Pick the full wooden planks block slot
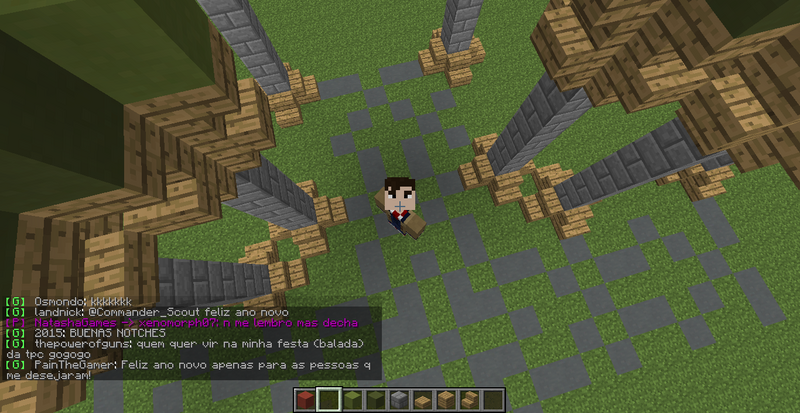The height and width of the screenshot is (413, 800). click(x=446, y=401)
